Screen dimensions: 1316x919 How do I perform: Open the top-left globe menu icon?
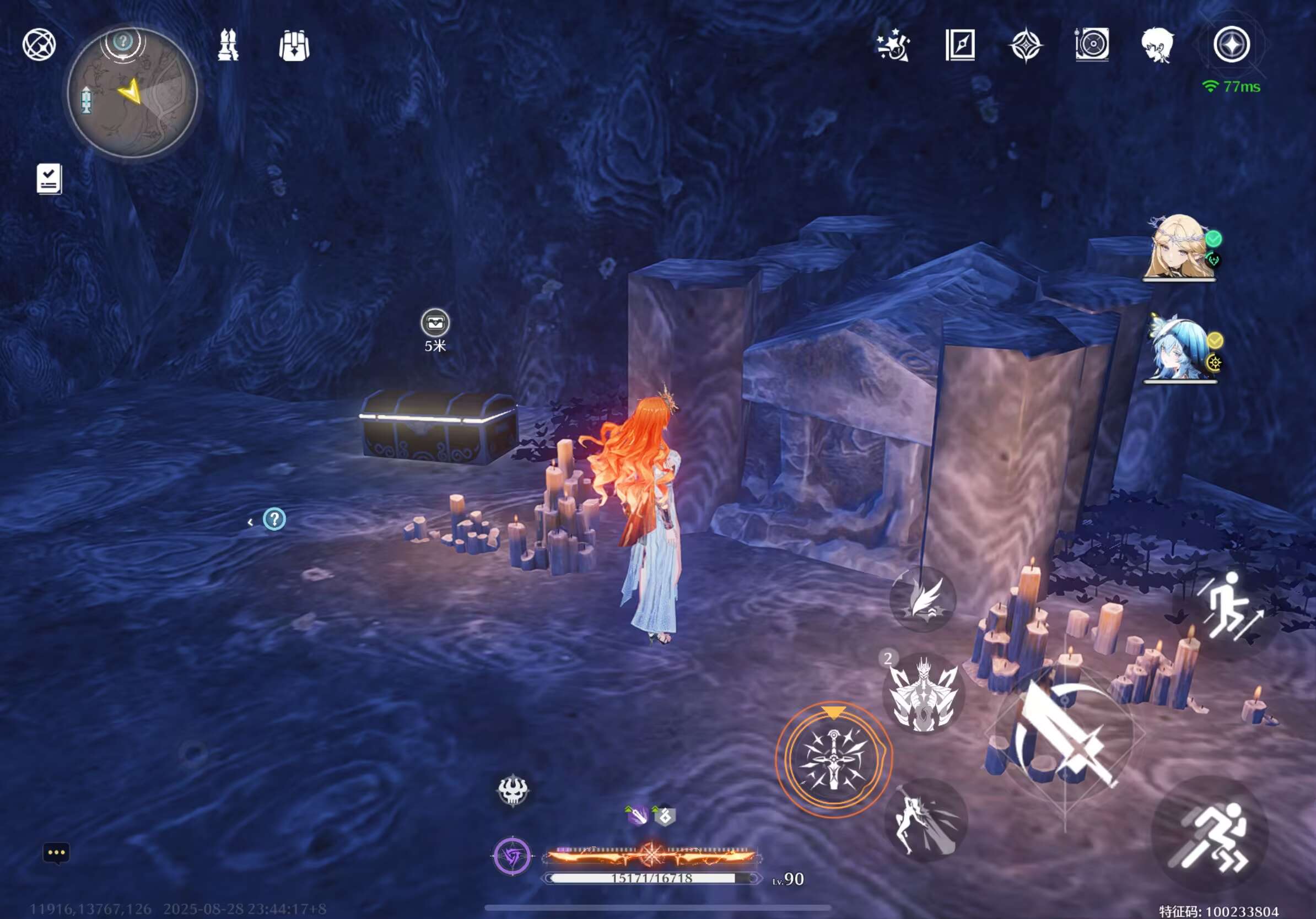coord(39,45)
